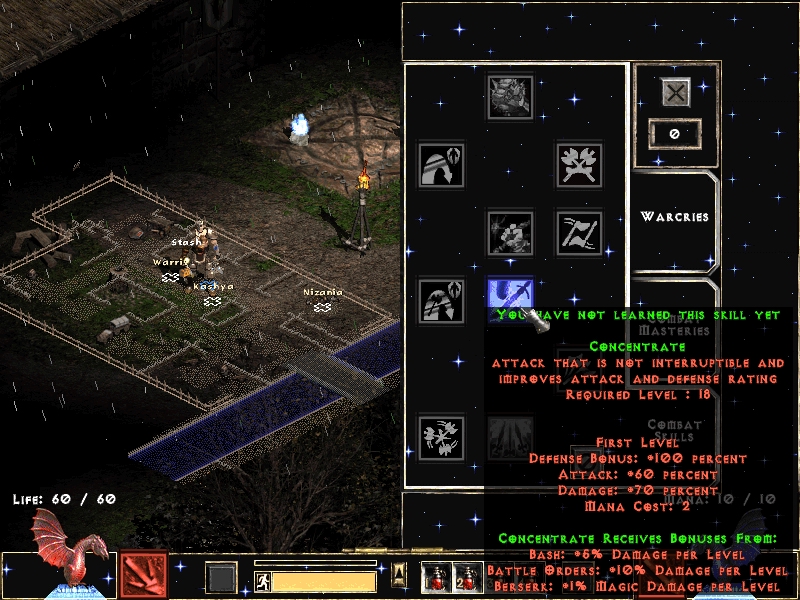Select the Leap Attack skill icon

coord(441,300)
